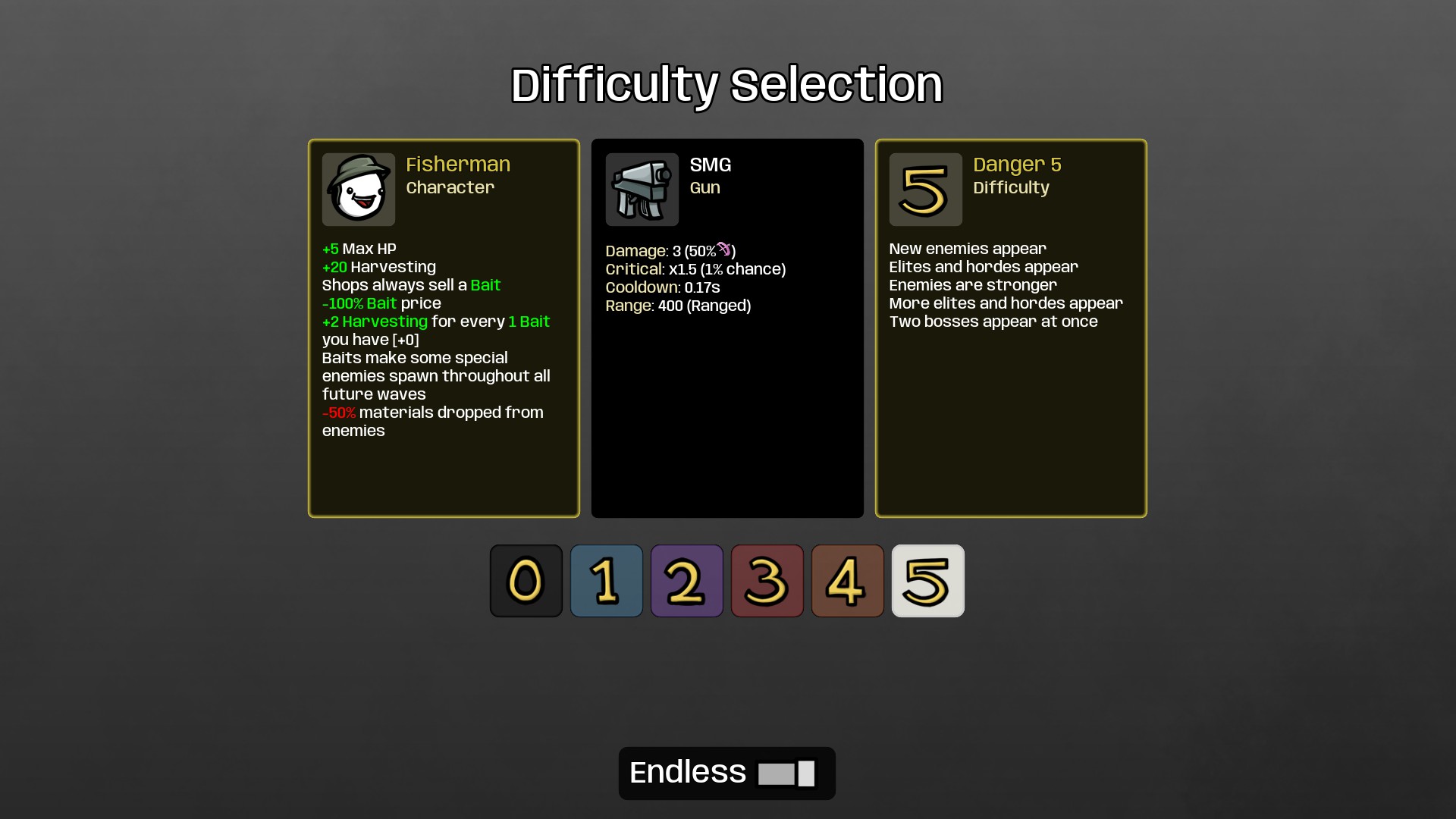Click the curse symbol next to SMG damage
The height and width of the screenshot is (819, 1456).
(724, 249)
